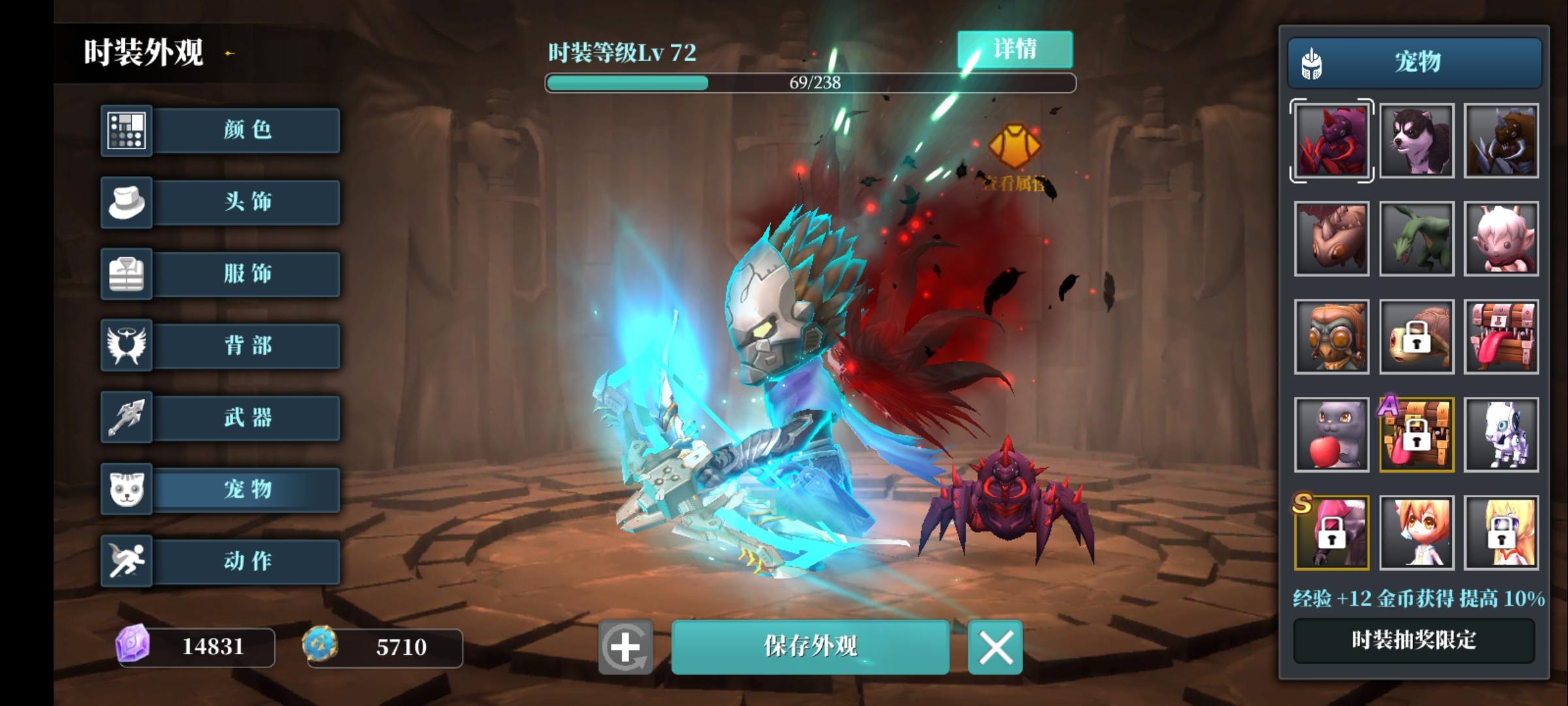The image size is (1568, 706).
Task: Choose the husky puppy pet thumbnail
Action: pos(1416,140)
